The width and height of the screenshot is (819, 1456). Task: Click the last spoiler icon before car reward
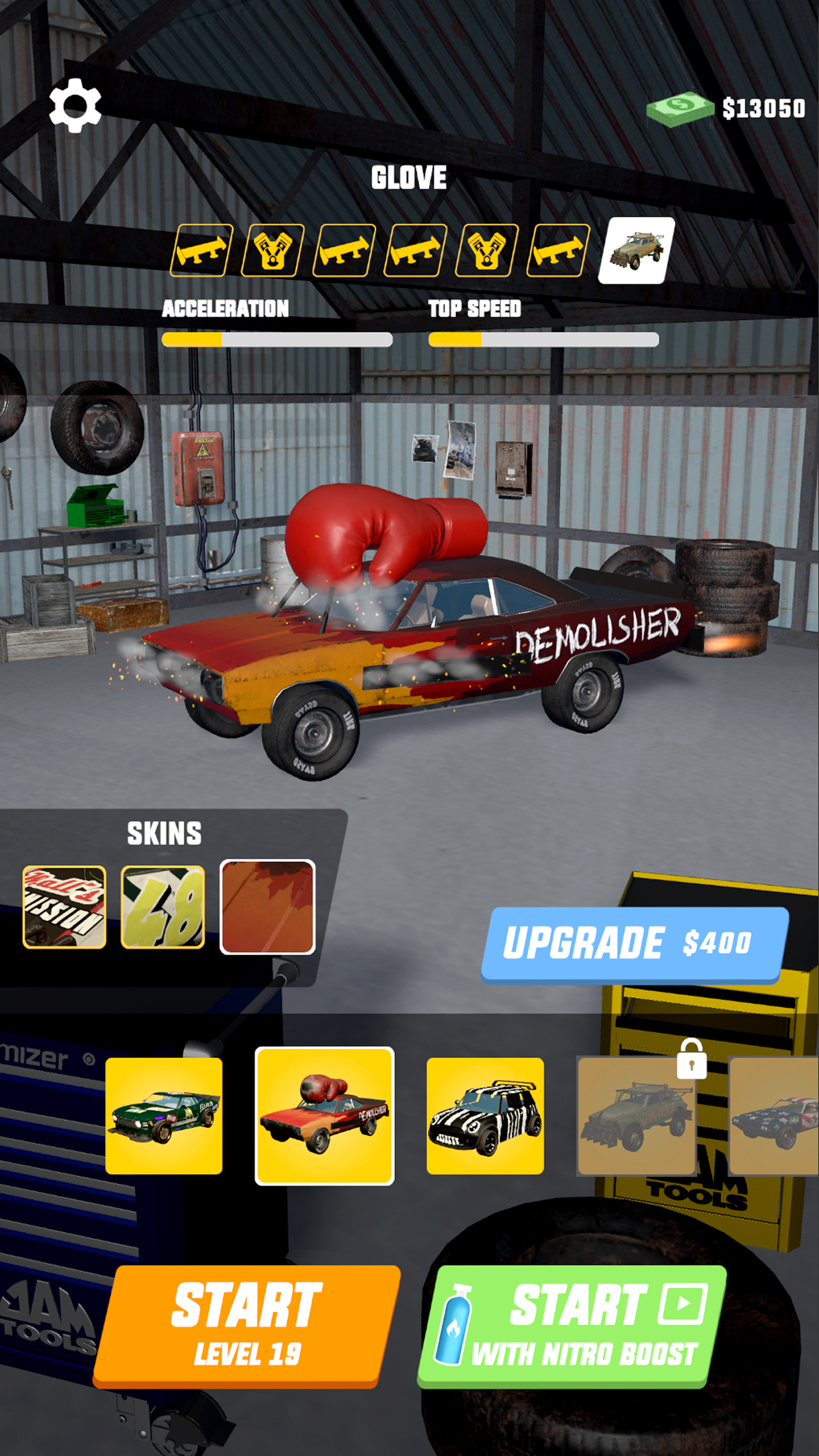559,250
